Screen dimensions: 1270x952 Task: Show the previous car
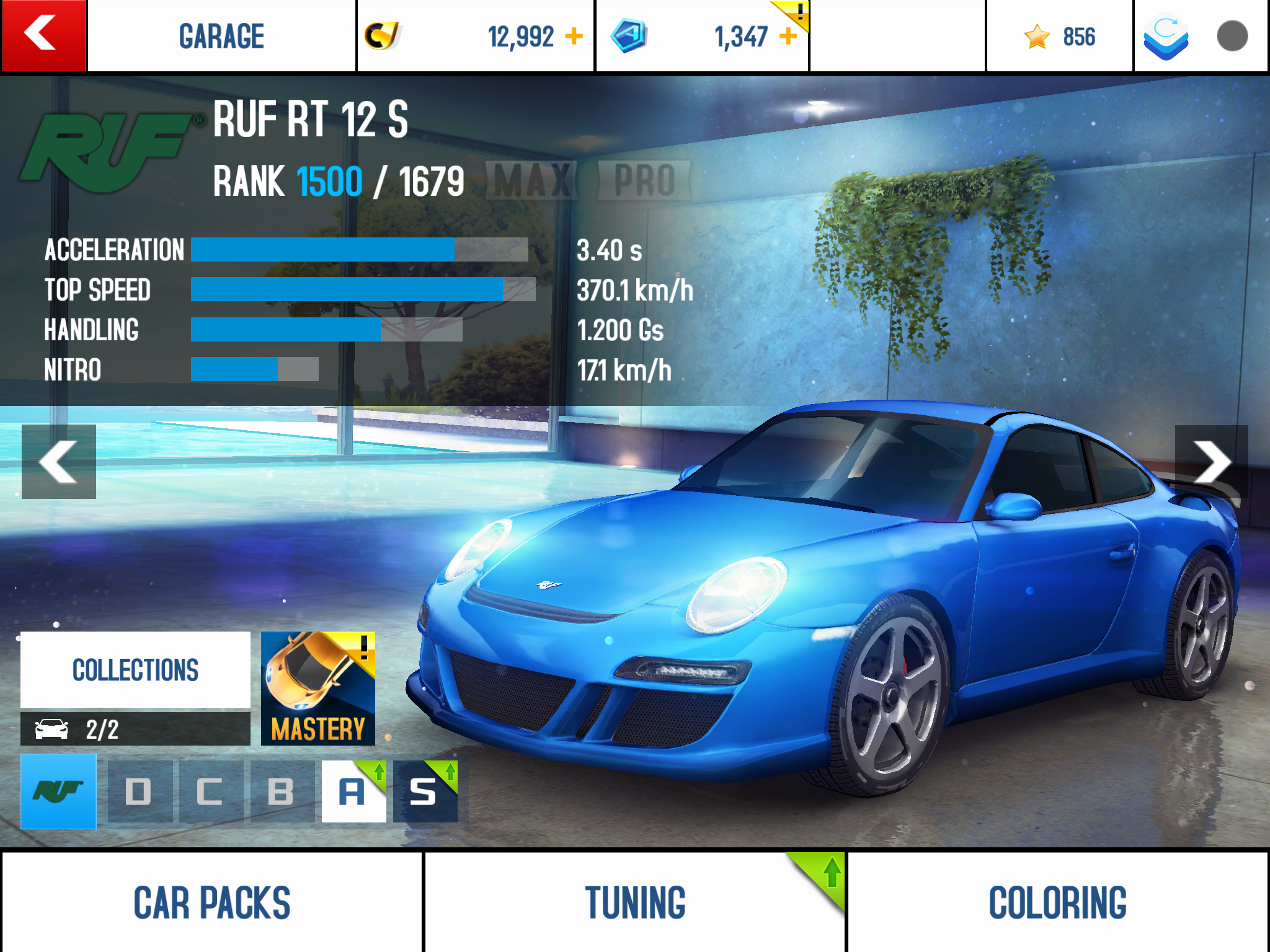pos(59,462)
